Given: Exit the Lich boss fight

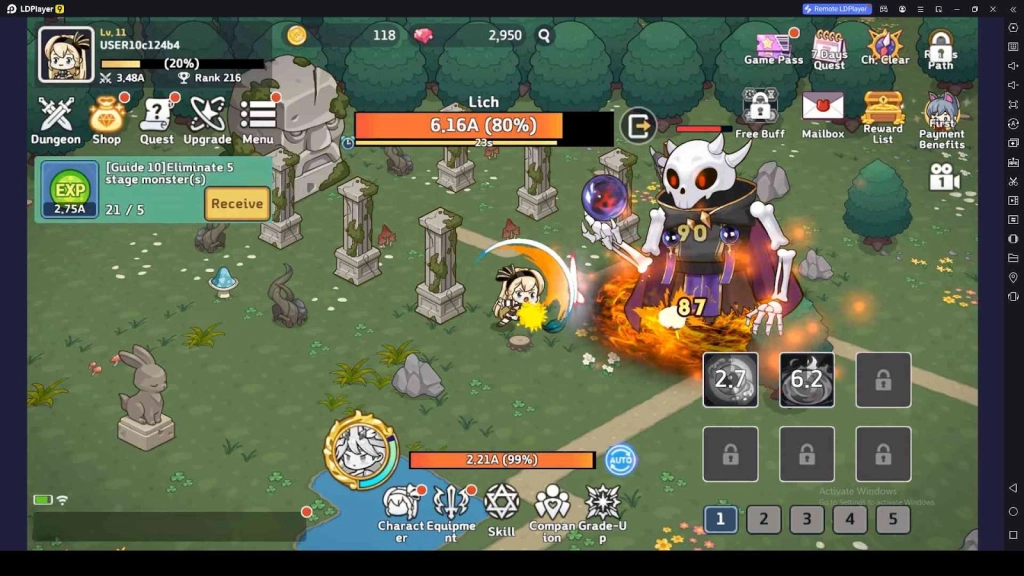Looking at the screenshot, I should [x=638, y=126].
